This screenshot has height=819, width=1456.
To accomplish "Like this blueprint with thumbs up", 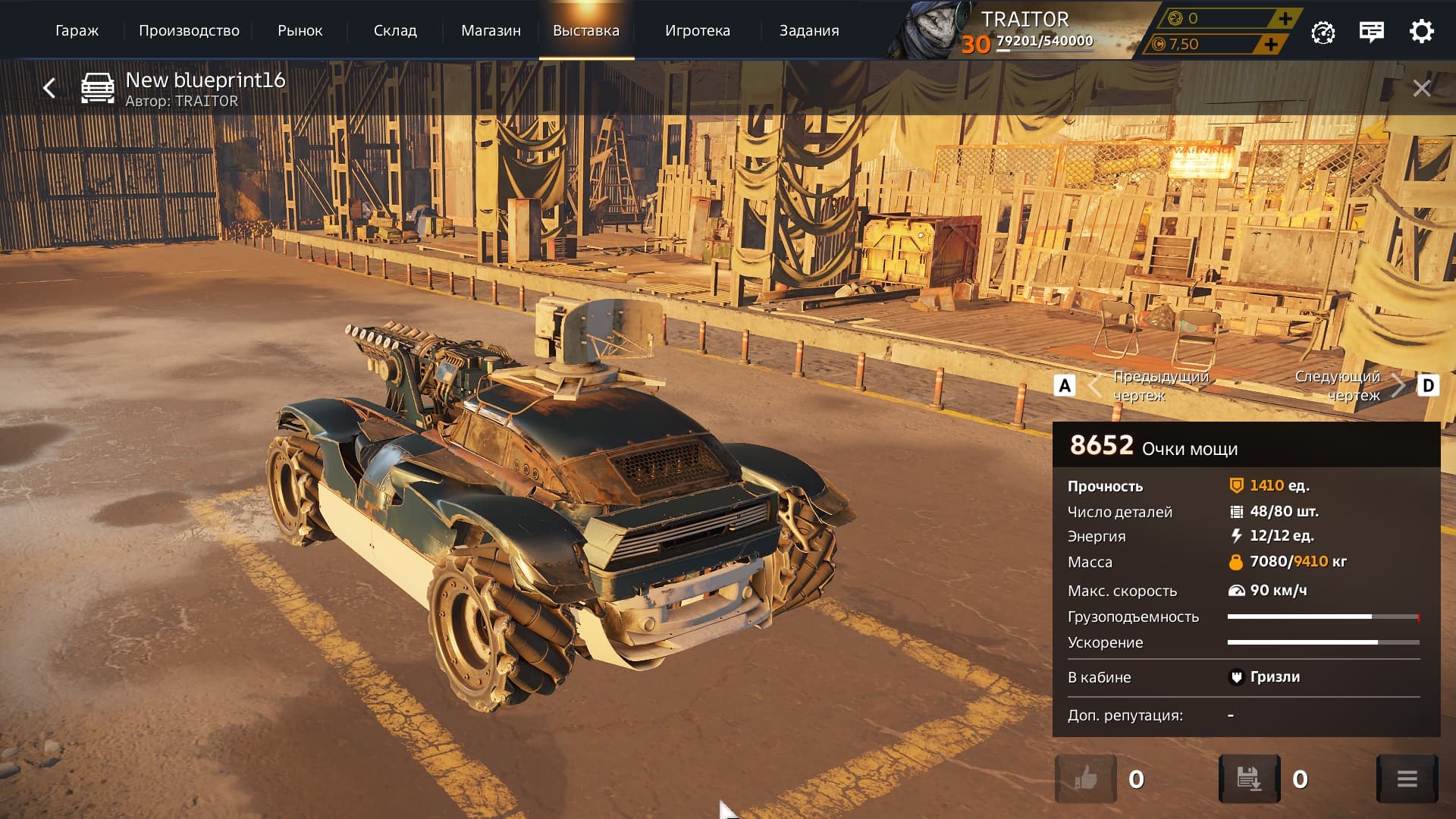I will [1086, 779].
